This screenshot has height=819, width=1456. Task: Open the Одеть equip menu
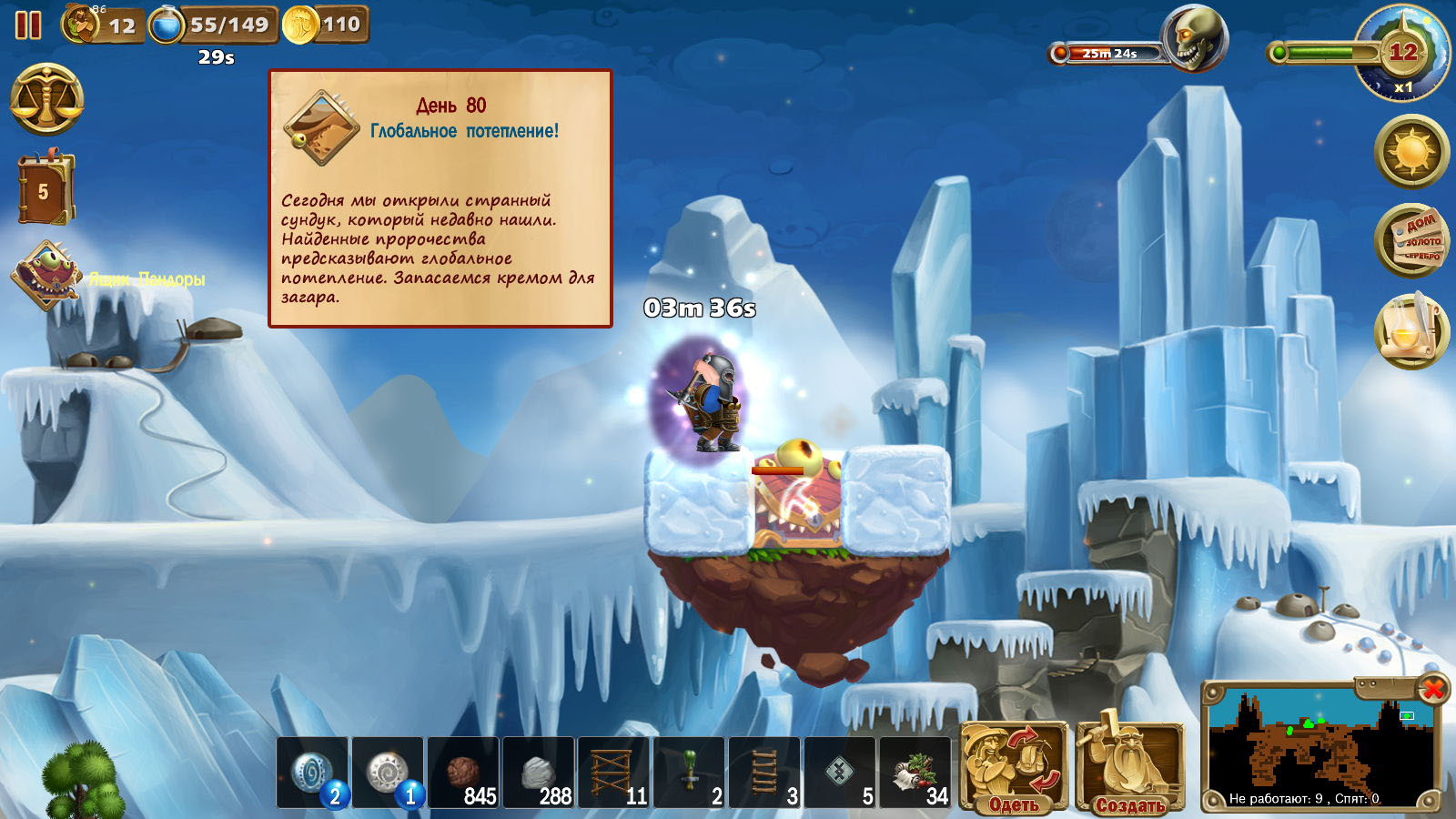click(x=1014, y=766)
